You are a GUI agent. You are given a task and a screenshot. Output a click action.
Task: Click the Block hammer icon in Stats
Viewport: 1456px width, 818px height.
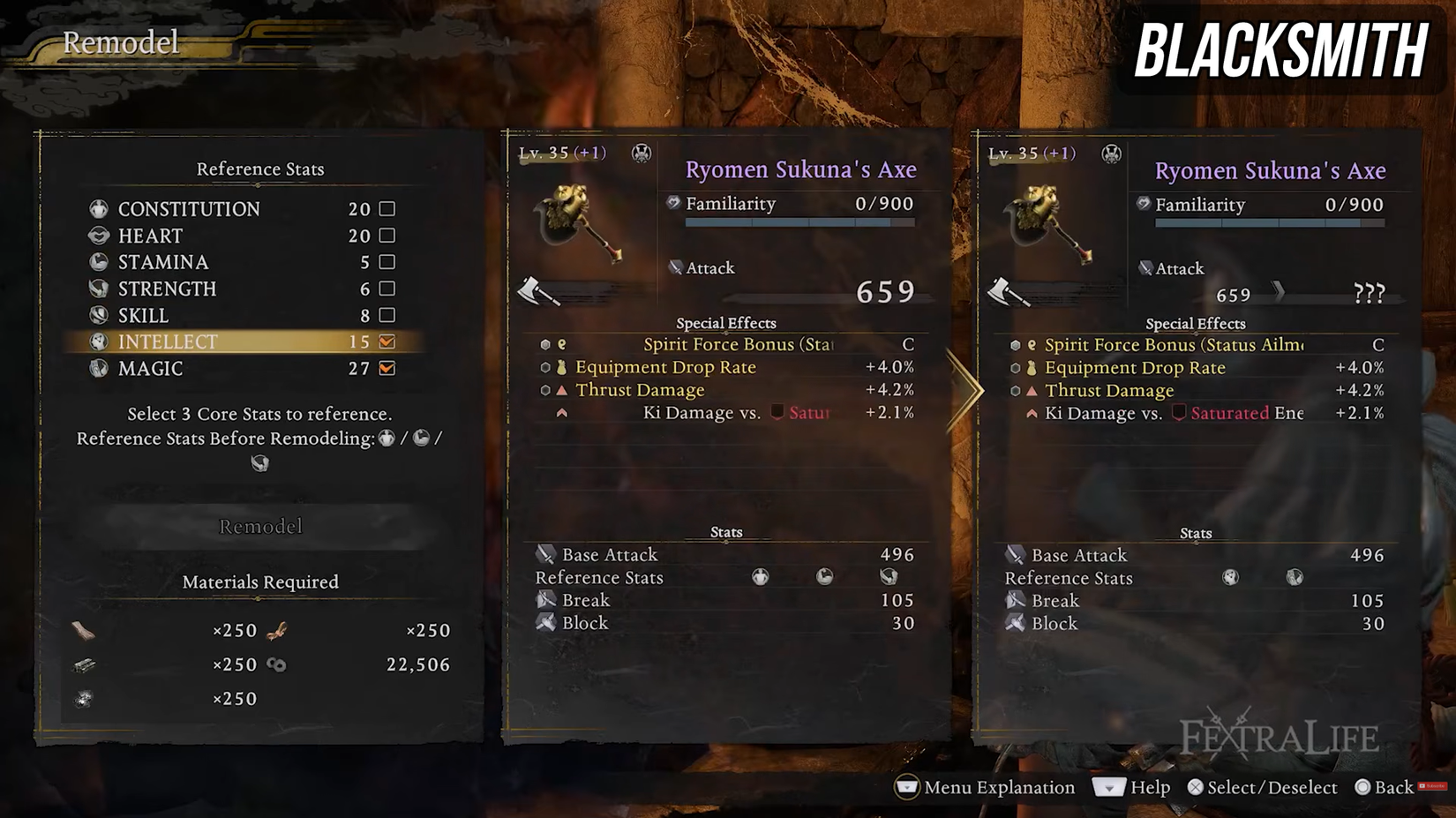(x=546, y=622)
